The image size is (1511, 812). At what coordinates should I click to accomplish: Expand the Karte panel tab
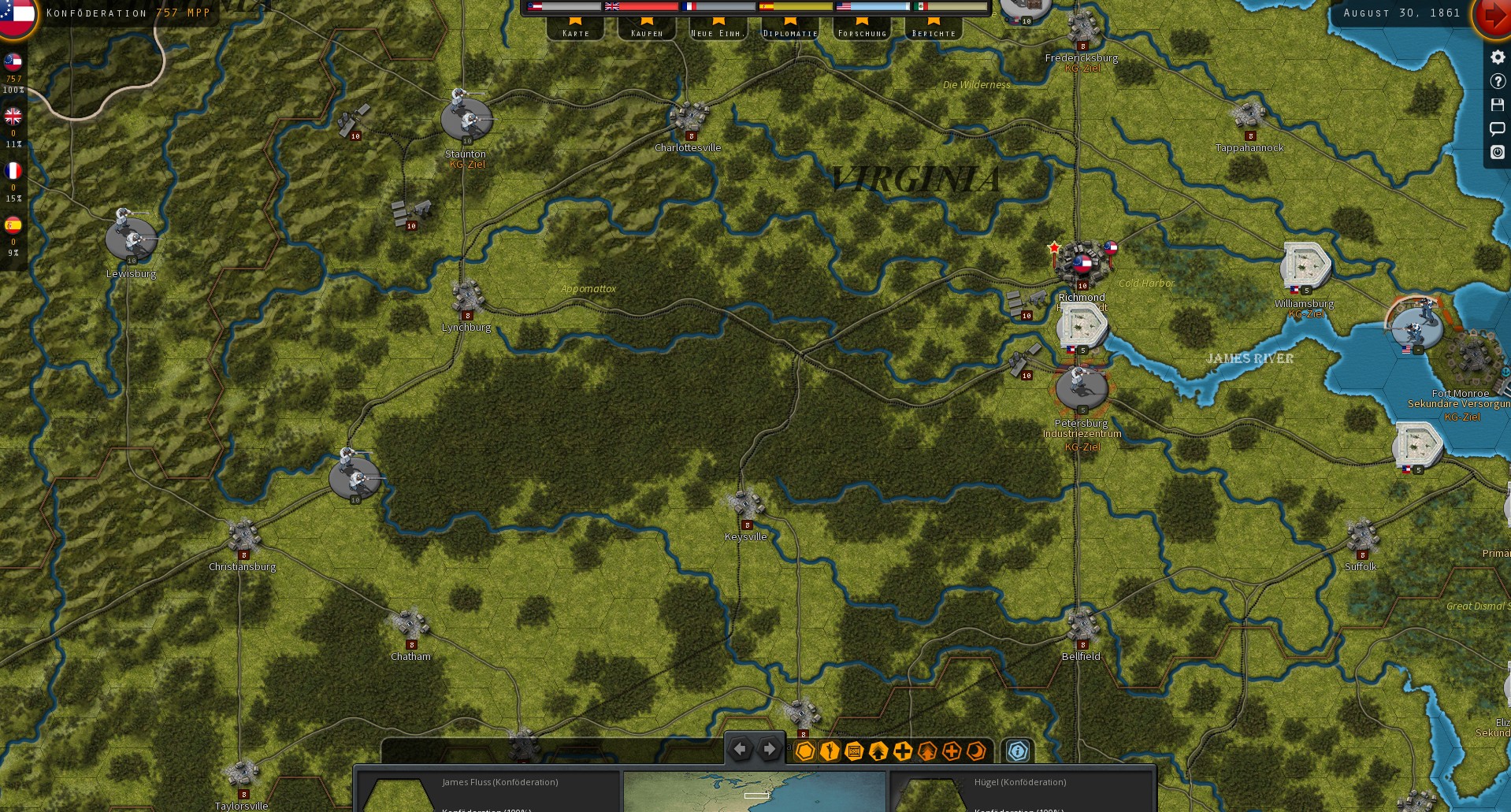point(576,32)
